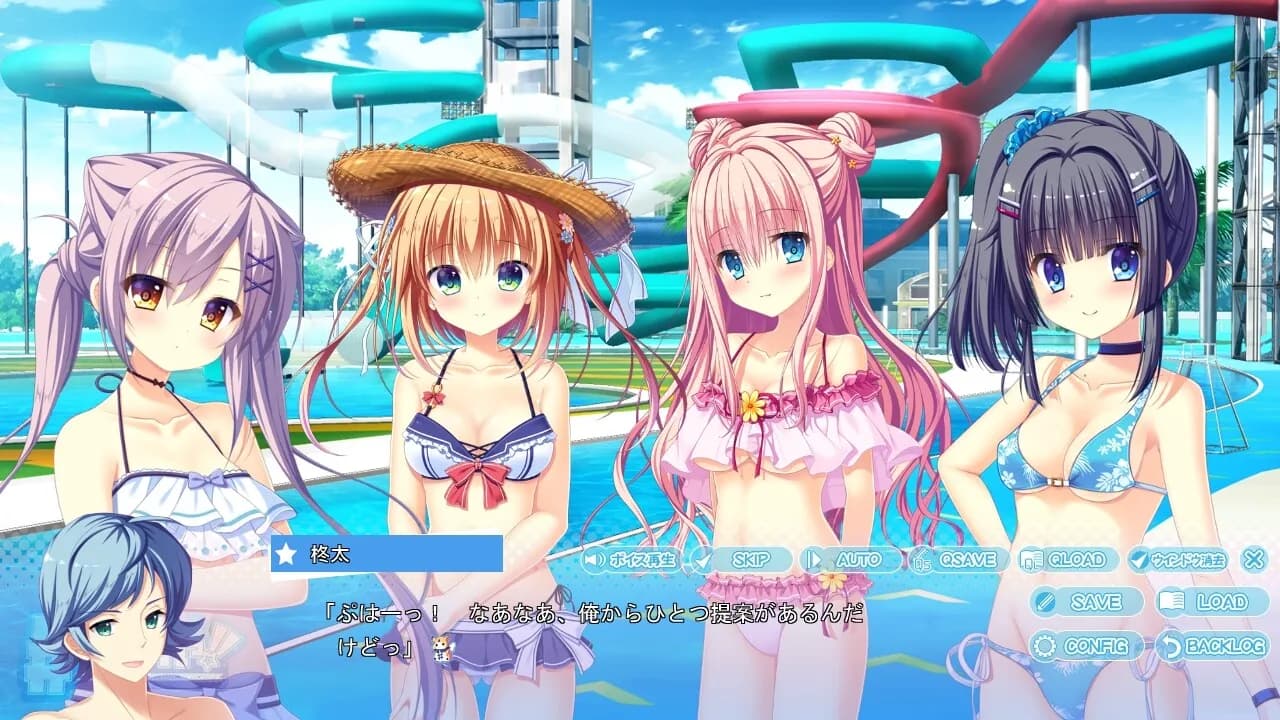Click the open book icon on LOAD
1280x720 pixels.
click(x=1171, y=599)
